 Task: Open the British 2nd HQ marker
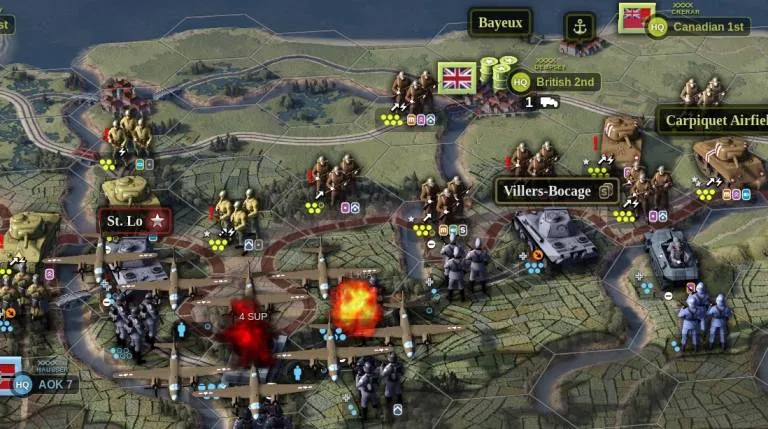pos(520,82)
